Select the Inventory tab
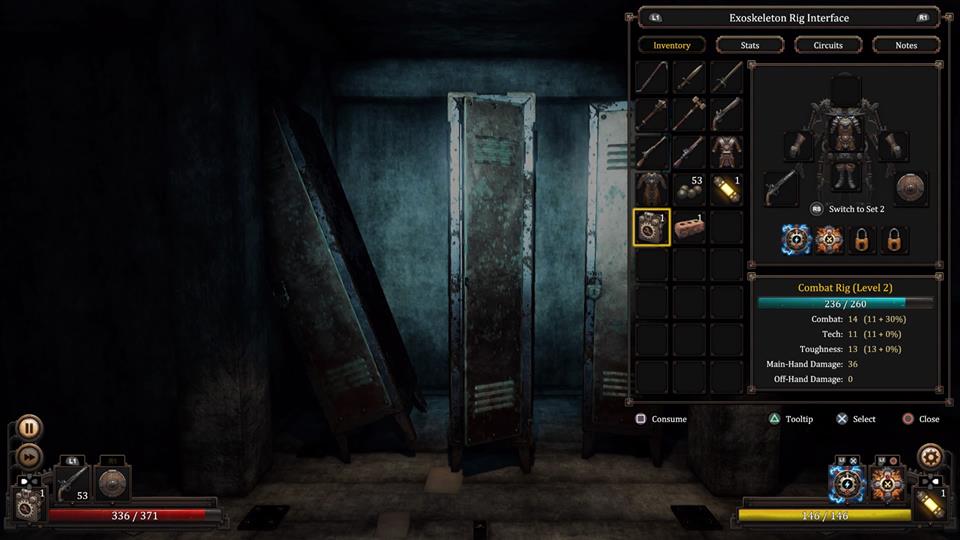Image resolution: width=960 pixels, height=540 pixels. 672,45
